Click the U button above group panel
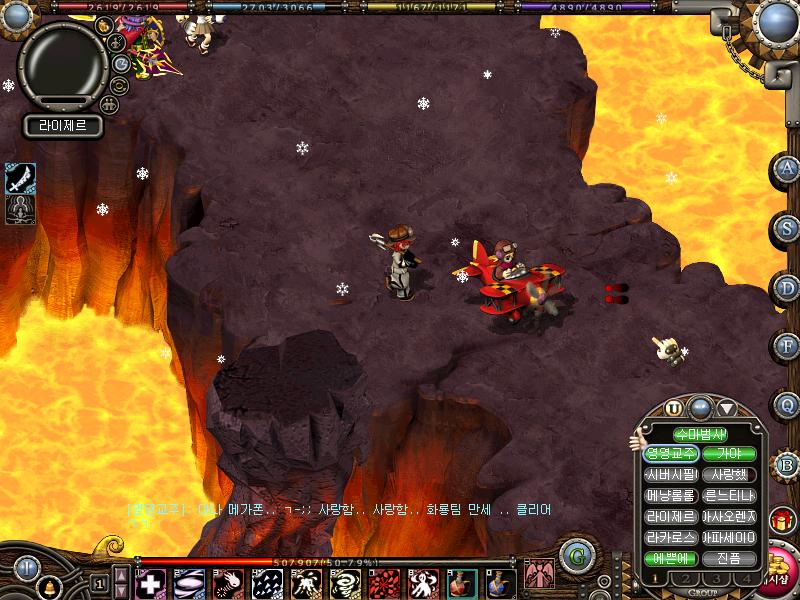This screenshot has width=800, height=600. pos(674,408)
